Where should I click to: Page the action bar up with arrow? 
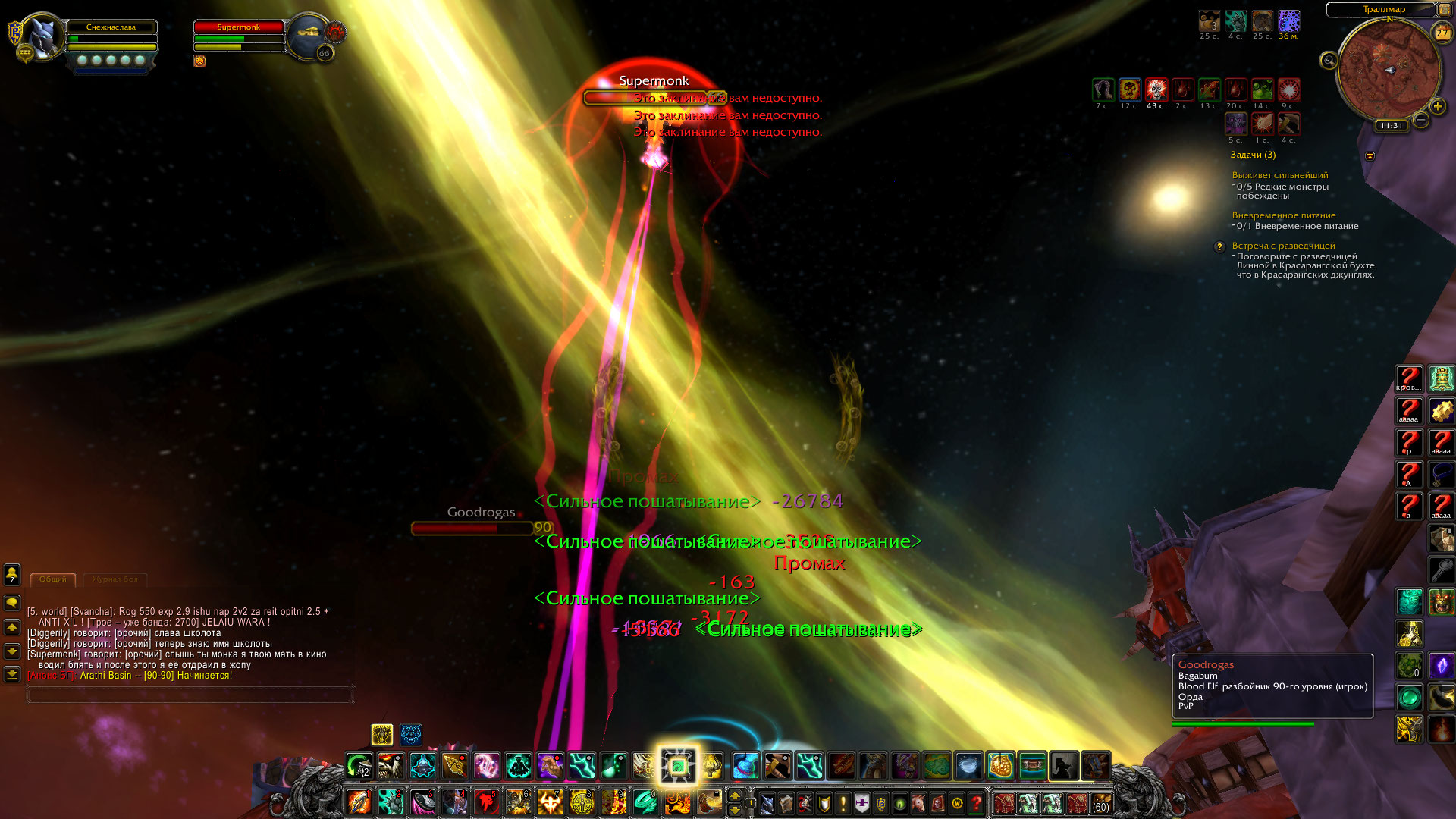[734, 795]
